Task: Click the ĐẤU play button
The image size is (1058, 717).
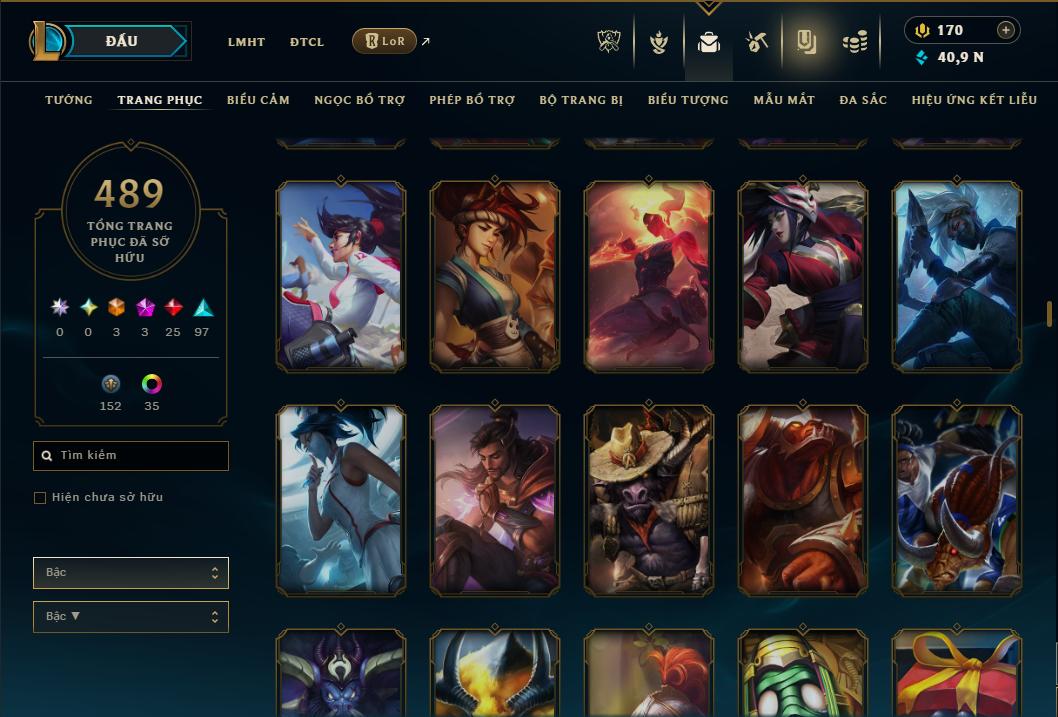Action: pyautogui.click(x=122, y=41)
